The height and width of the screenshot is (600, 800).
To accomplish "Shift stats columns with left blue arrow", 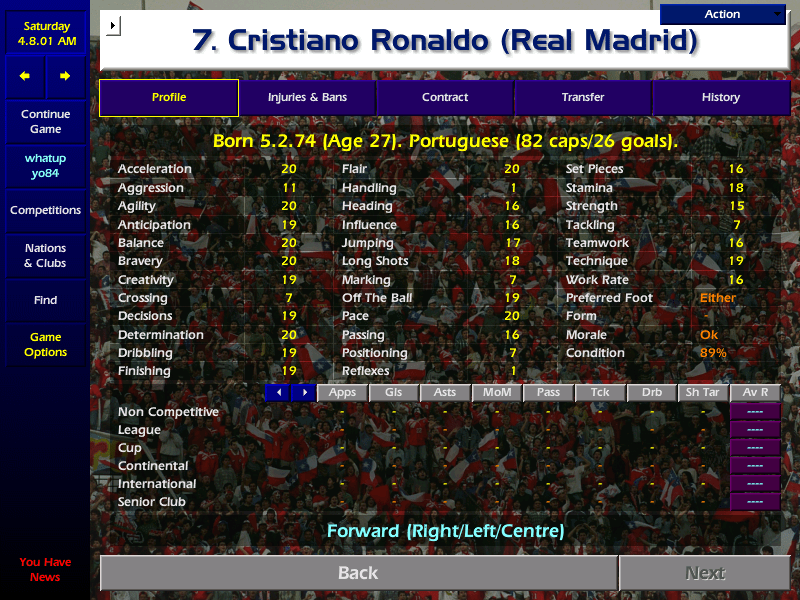I will point(277,393).
